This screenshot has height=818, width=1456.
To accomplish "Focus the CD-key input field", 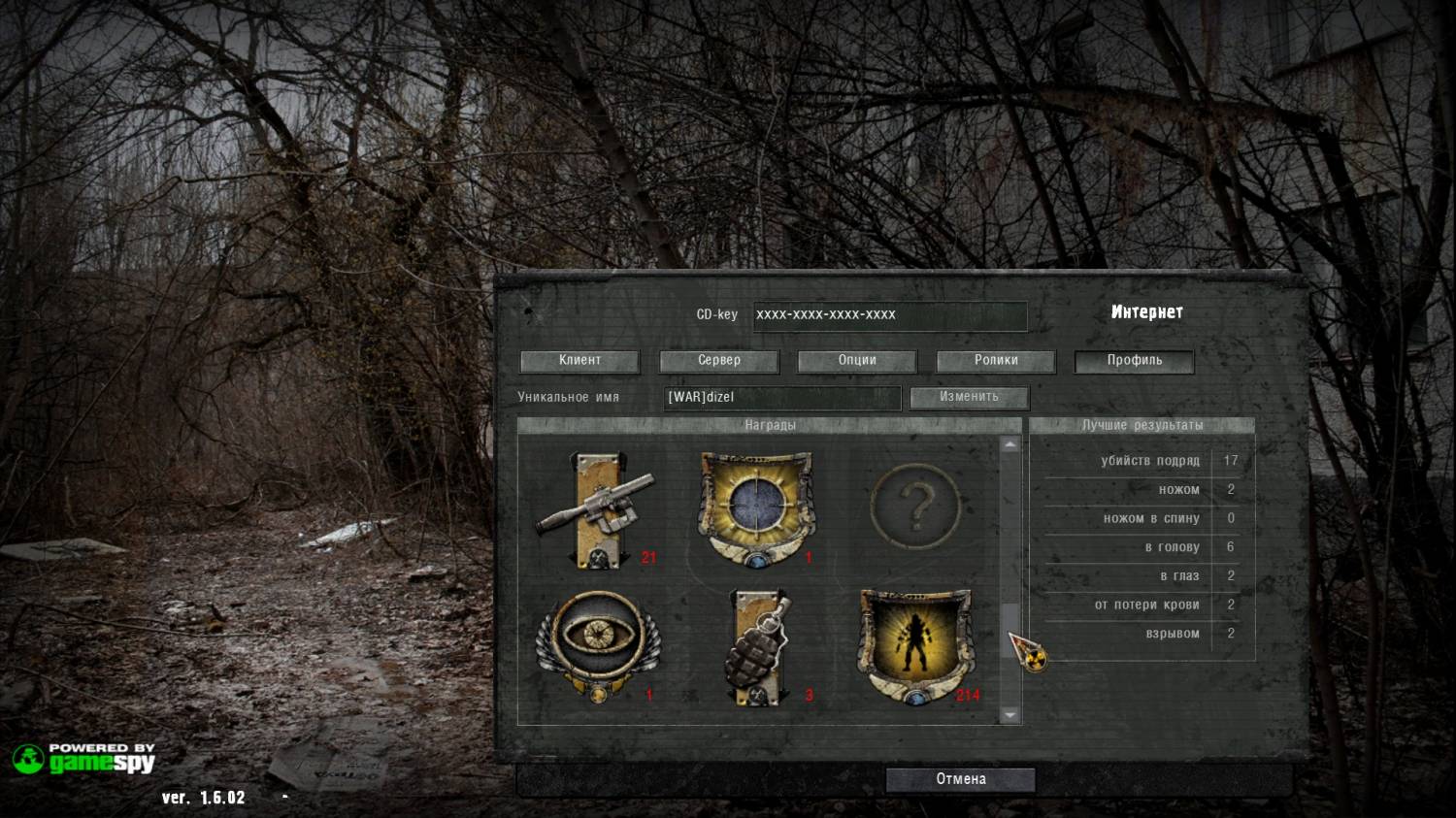I will (889, 315).
